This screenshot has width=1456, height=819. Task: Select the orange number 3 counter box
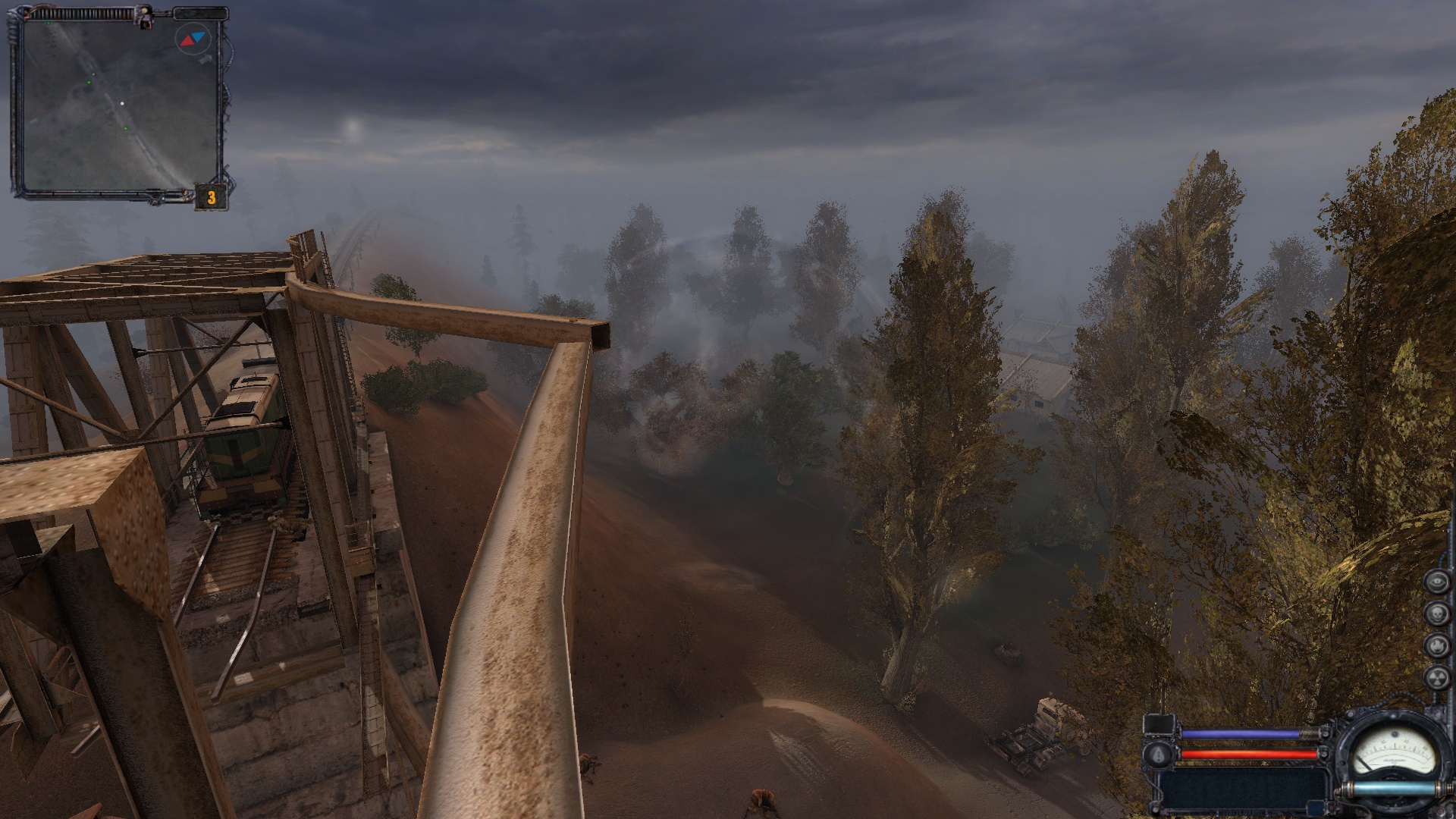(212, 198)
